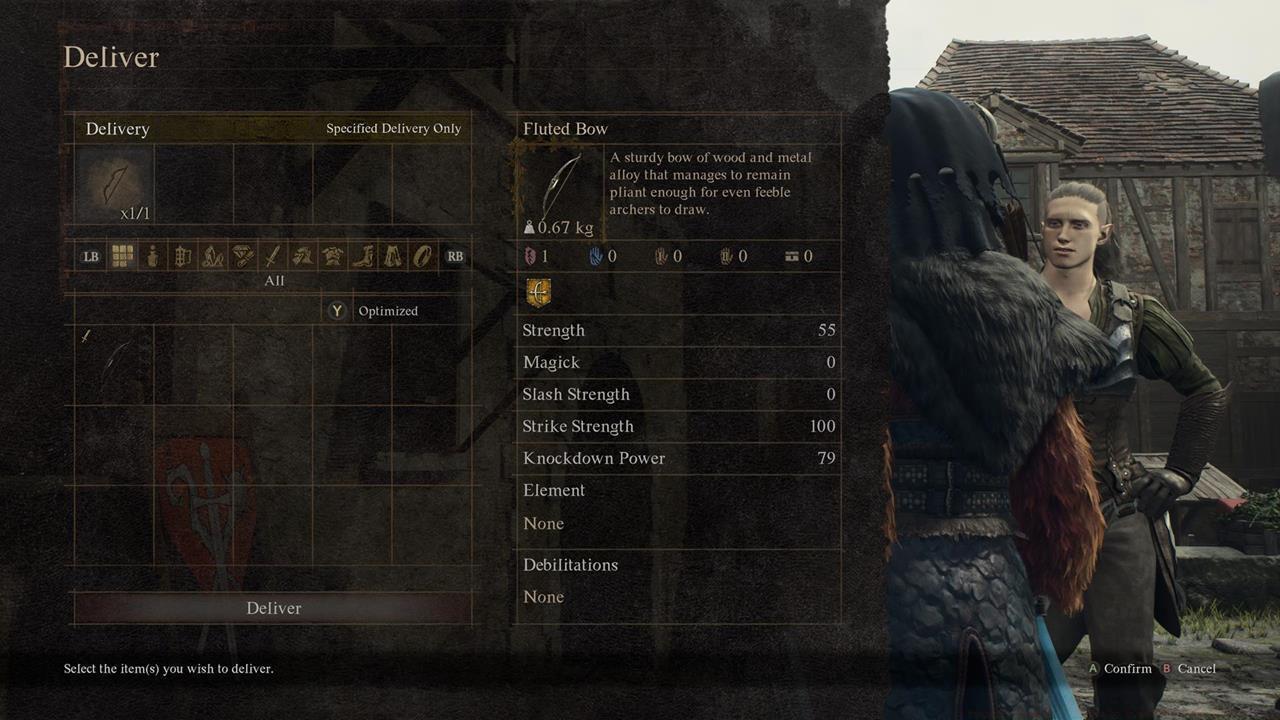Open the potion bottle category tab
The width and height of the screenshot is (1280, 720).
[x=152, y=256]
